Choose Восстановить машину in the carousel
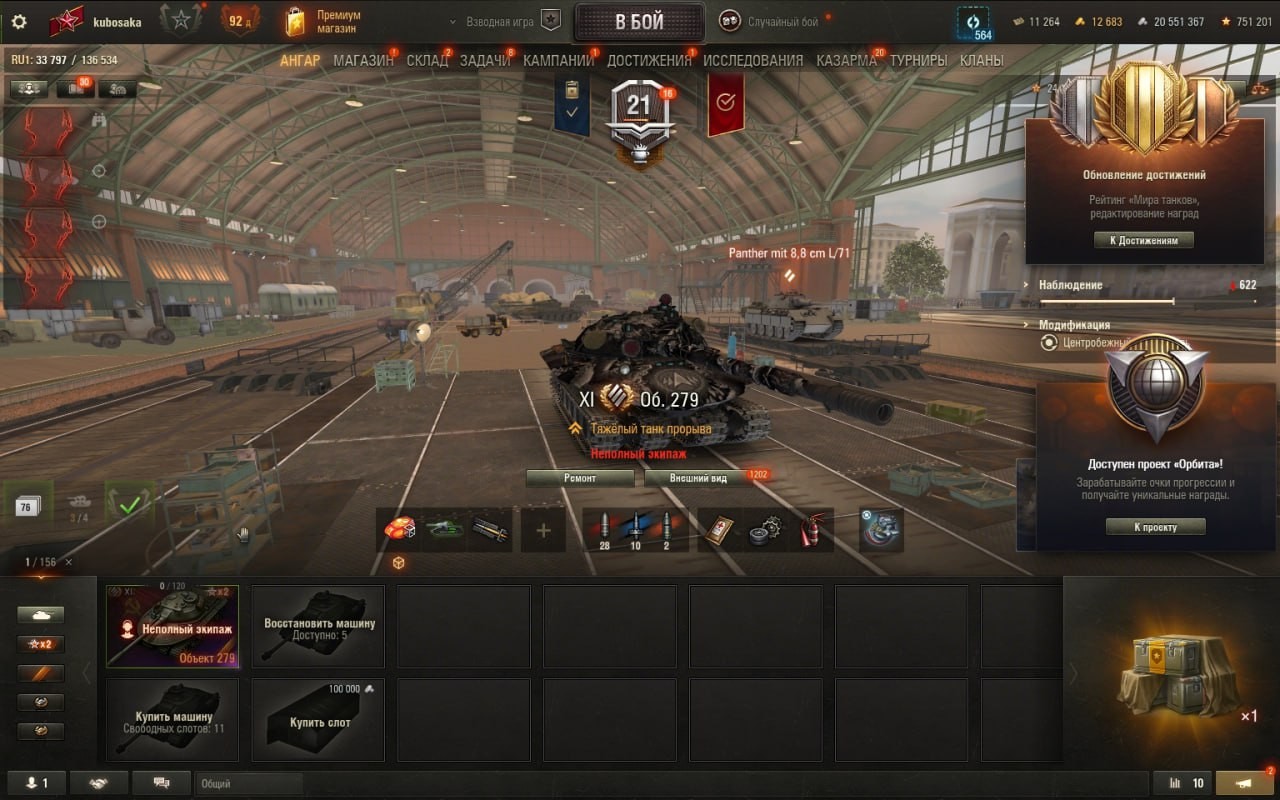1280x800 pixels. click(x=318, y=627)
